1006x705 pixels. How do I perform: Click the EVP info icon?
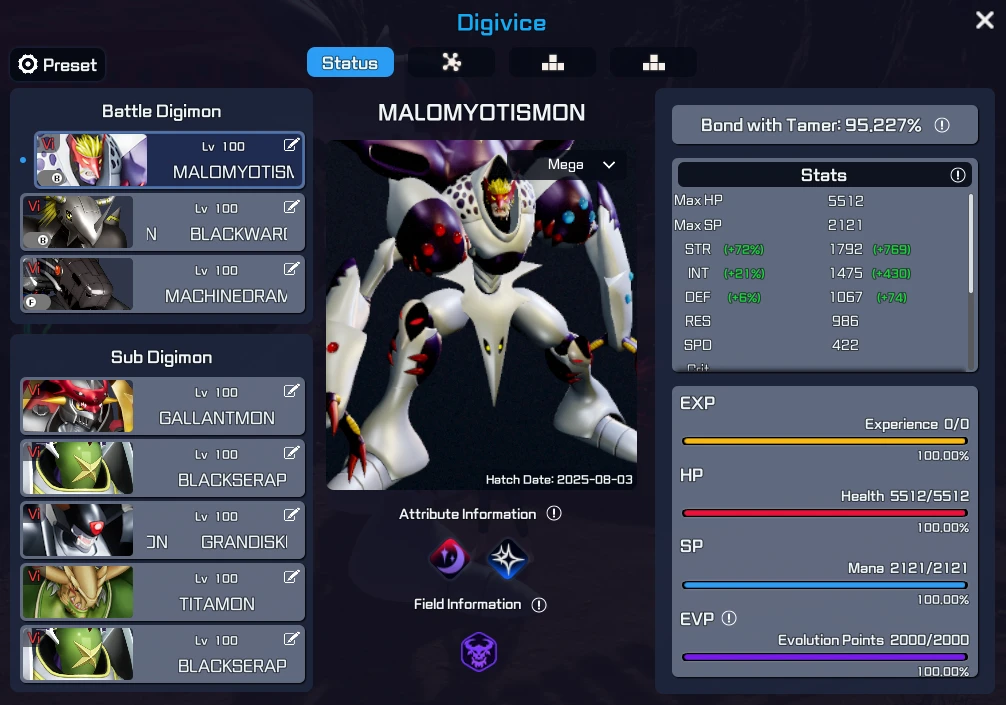729,619
